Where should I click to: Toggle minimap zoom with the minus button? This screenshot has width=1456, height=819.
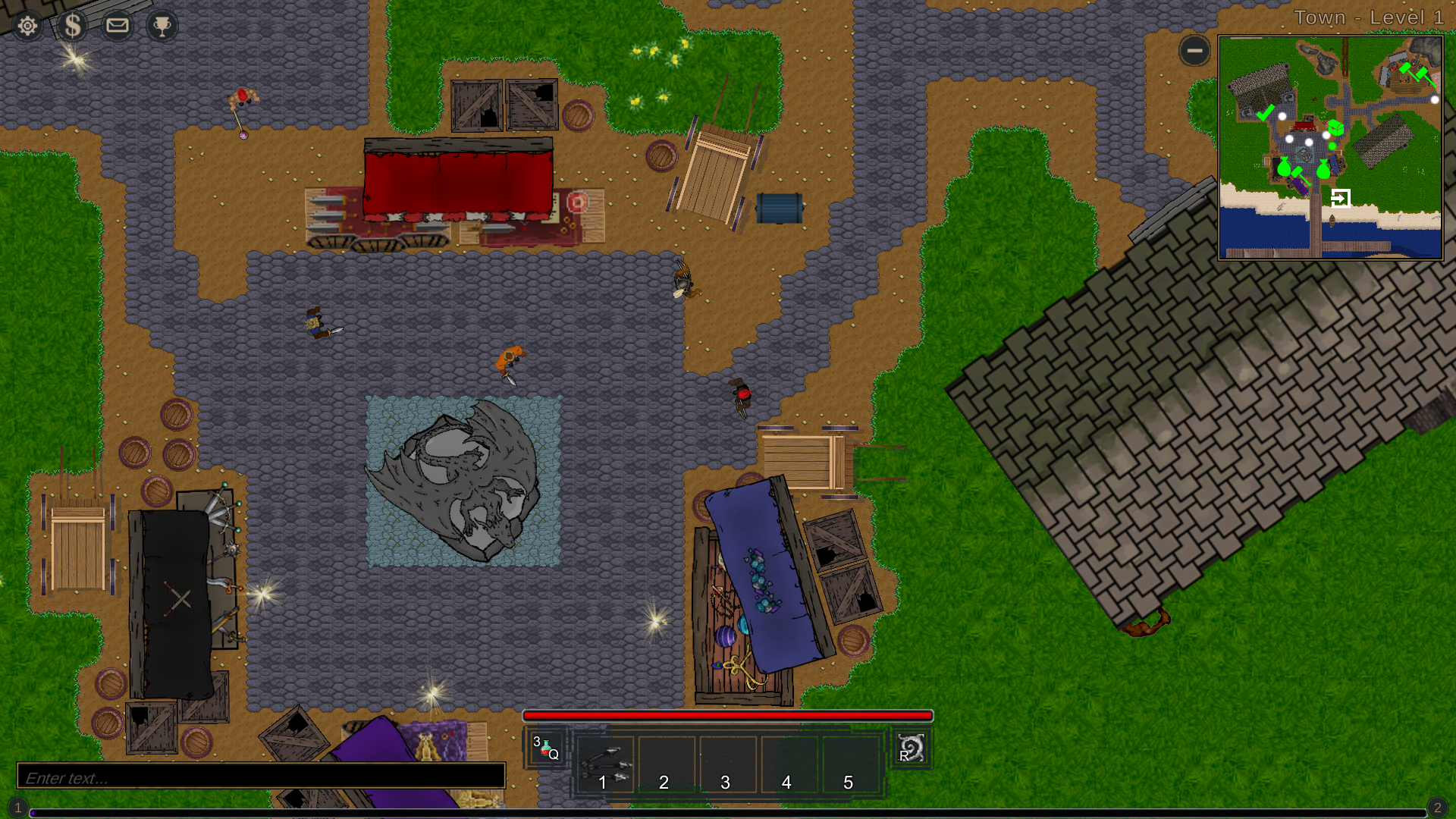[x=1194, y=51]
